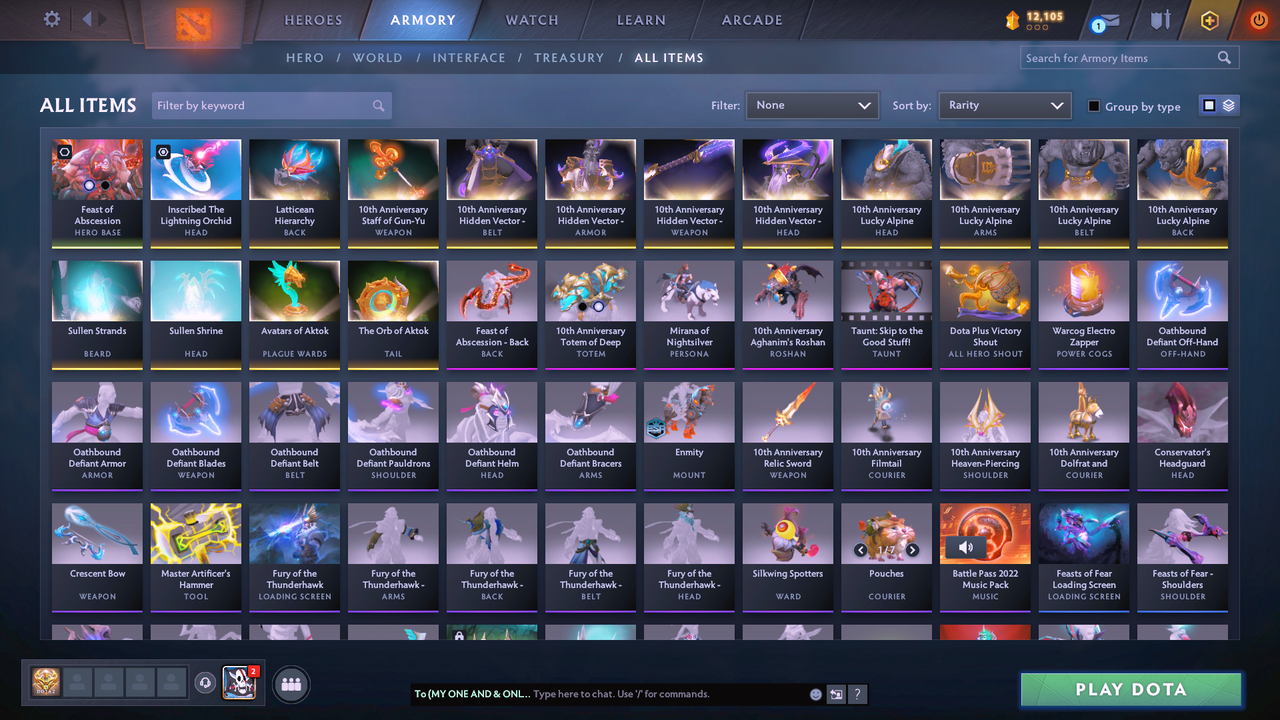Image resolution: width=1280 pixels, height=720 pixels.
Task: Click the gold shards currency icon
Action: point(1013,17)
